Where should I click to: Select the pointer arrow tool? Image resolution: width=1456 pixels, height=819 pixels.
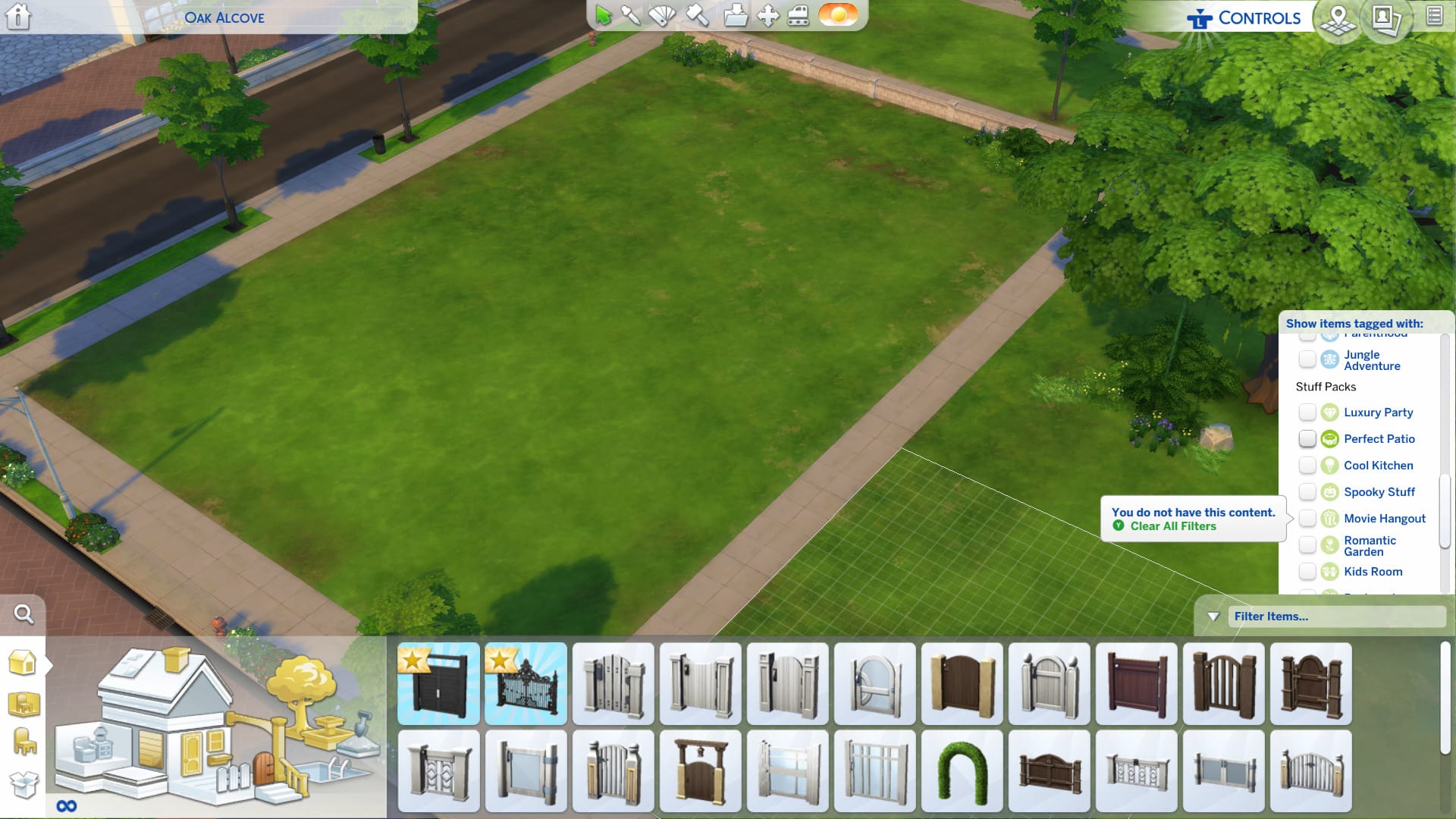pyautogui.click(x=604, y=16)
